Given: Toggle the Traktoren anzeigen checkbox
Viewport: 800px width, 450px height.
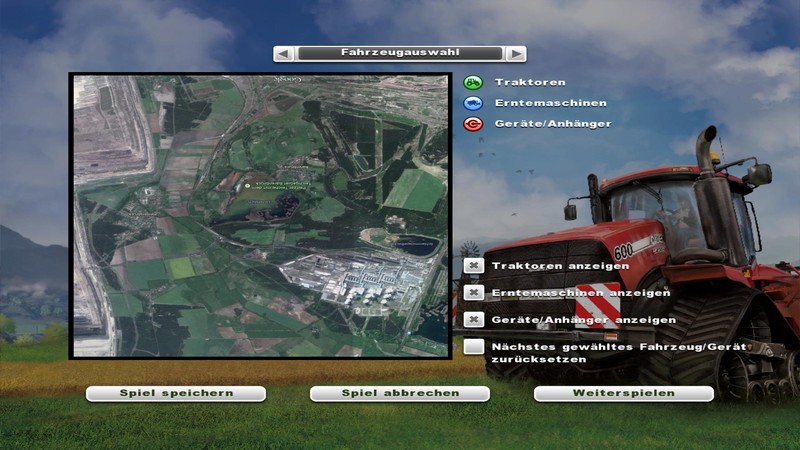Looking at the screenshot, I should [x=474, y=266].
